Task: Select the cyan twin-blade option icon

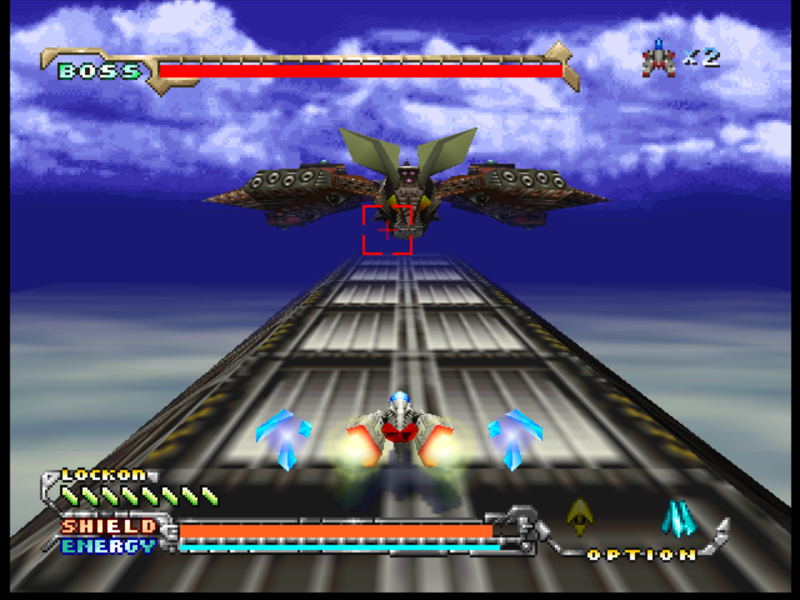Action: 678,517
